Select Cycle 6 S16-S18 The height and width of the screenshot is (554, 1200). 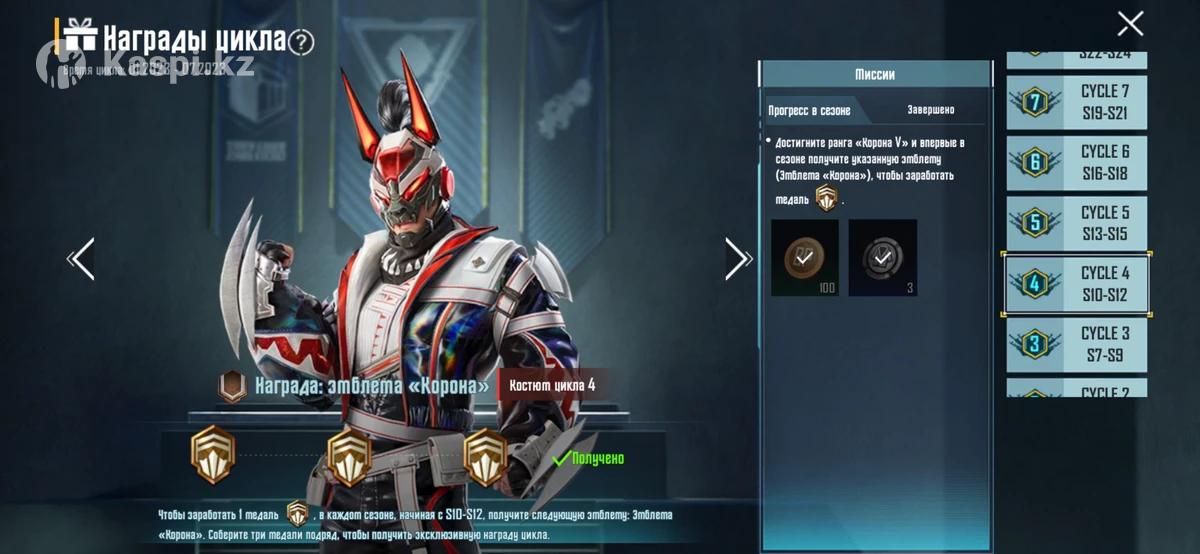click(x=1076, y=162)
